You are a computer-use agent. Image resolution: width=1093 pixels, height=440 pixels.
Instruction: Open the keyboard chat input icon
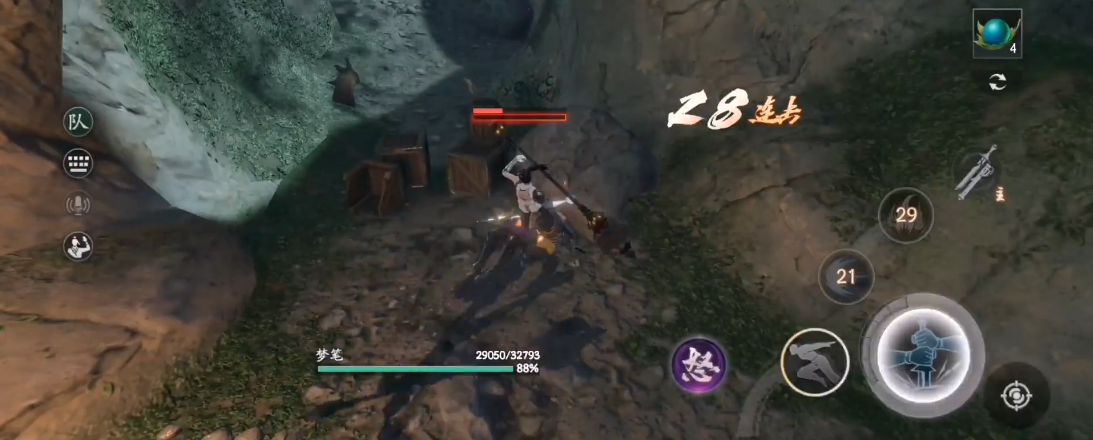78,164
